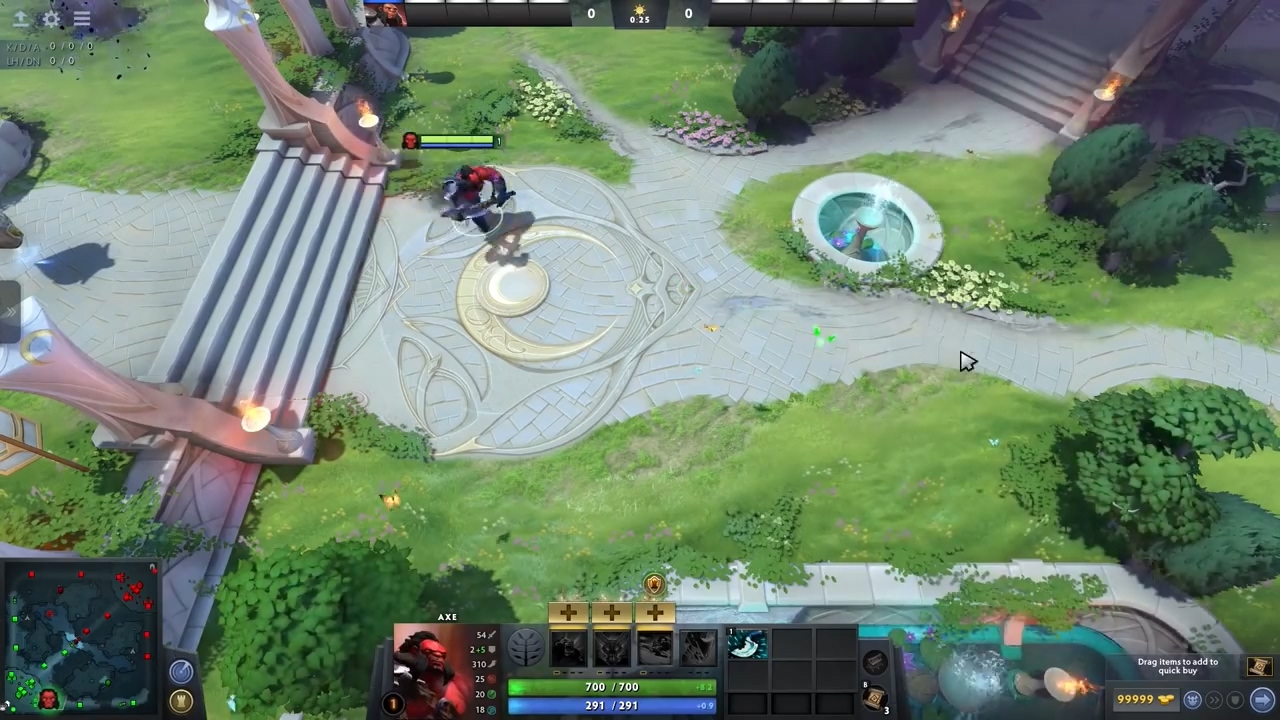This screenshot has width=1280, height=720.
Task: Level up Berserker's Call with the plus button
Action: pyautogui.click(x=568, y=612)
